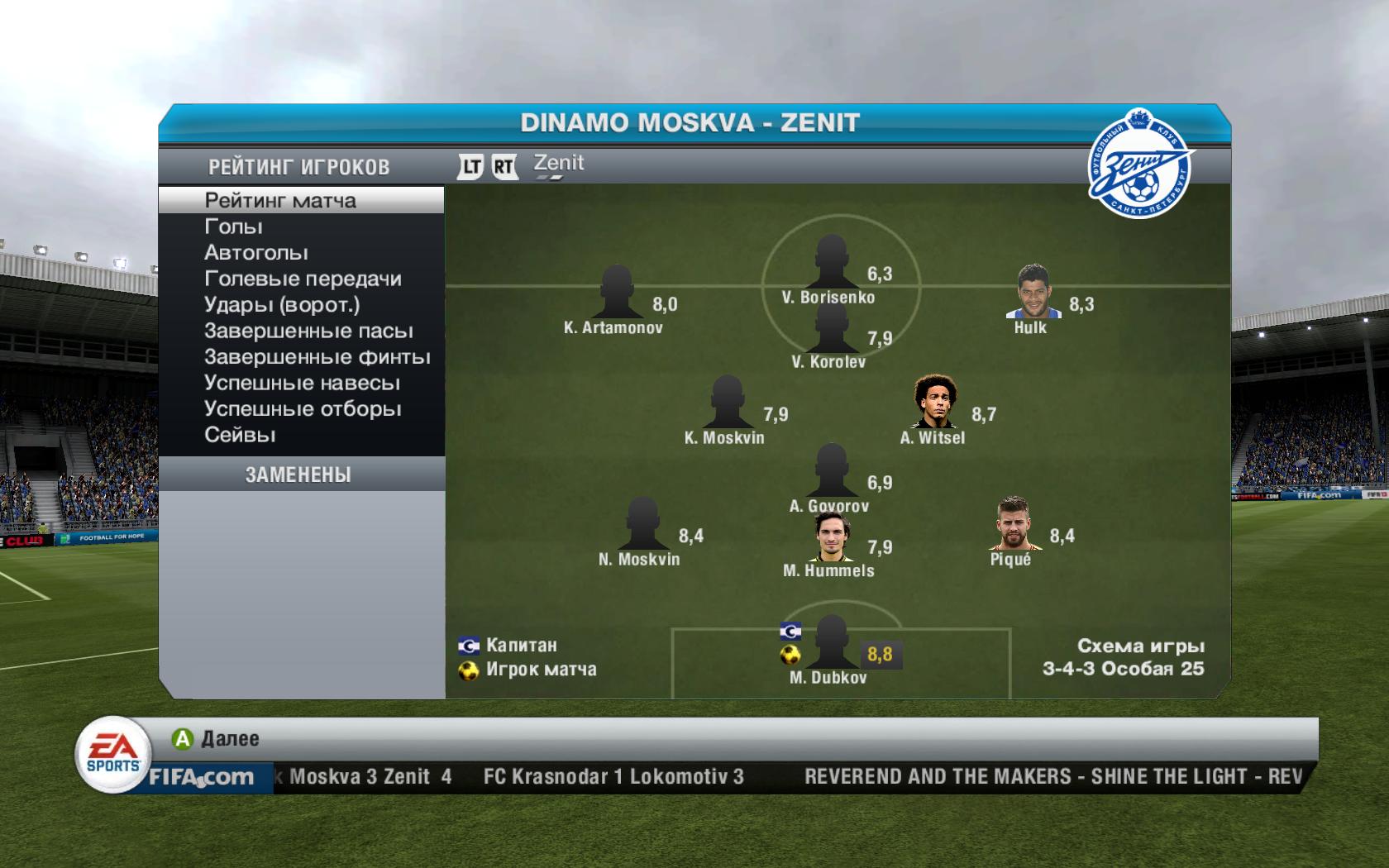
Task: Pick K. Artamonov's silhouette
Action: click(x=616, y=293)
